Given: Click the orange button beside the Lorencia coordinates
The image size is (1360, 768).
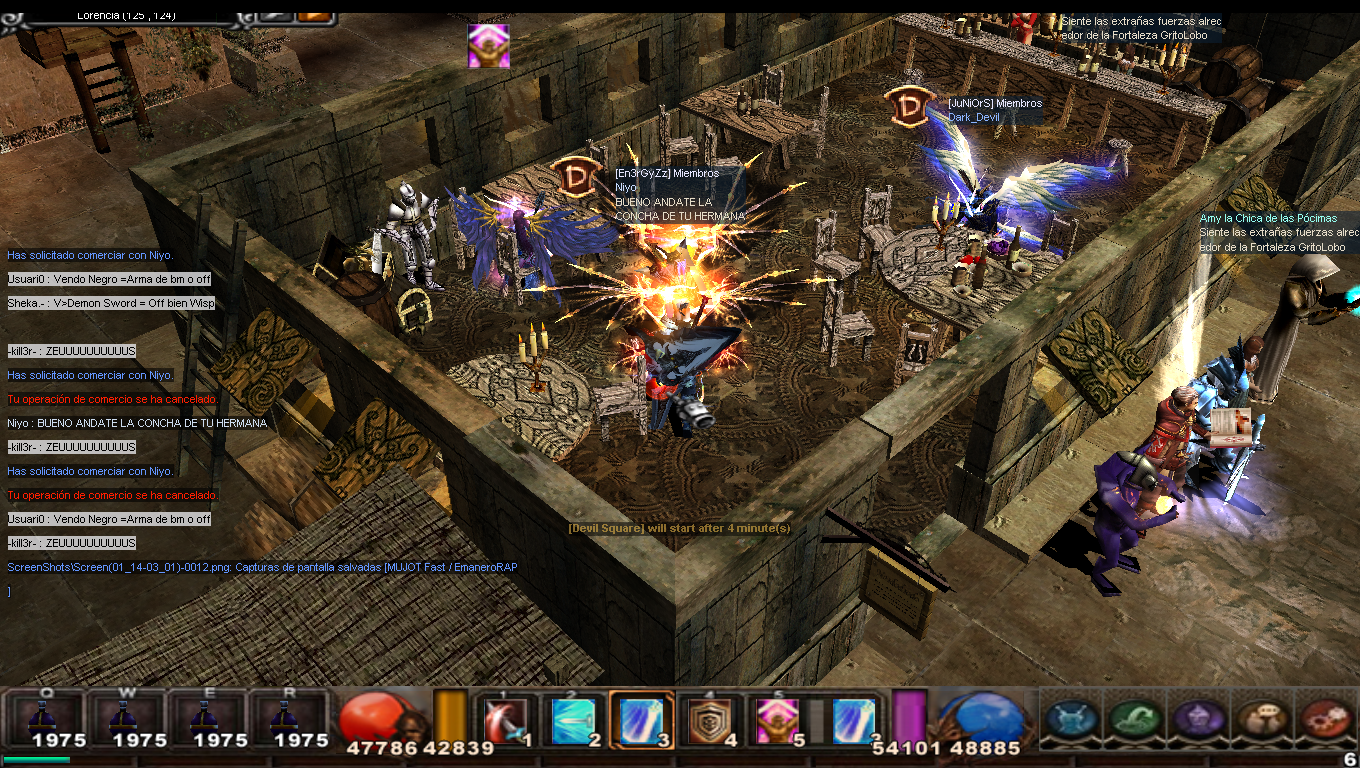Looking at the screenshot, I should 313,15.
